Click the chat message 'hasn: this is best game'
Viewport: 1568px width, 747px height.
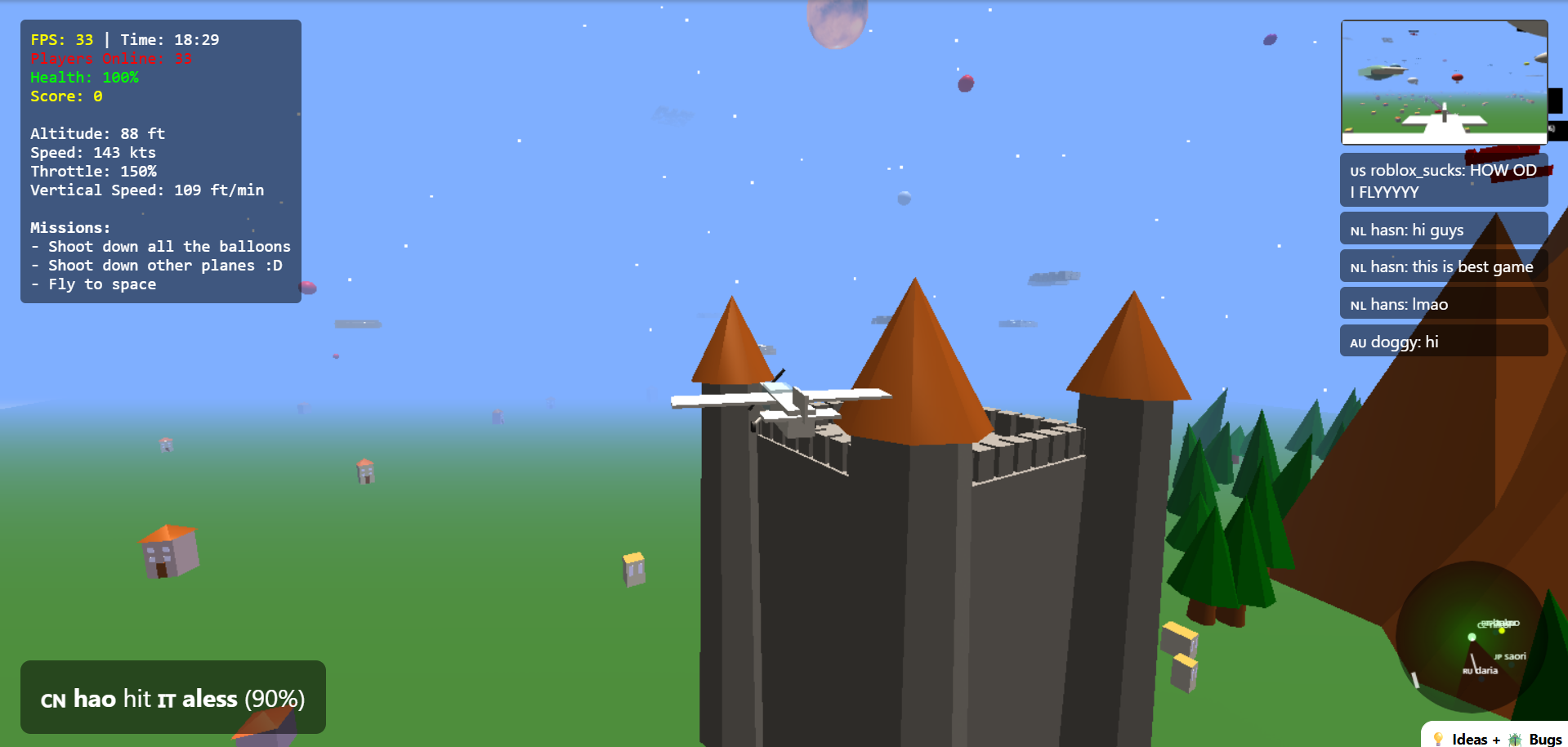[1443, 266]
